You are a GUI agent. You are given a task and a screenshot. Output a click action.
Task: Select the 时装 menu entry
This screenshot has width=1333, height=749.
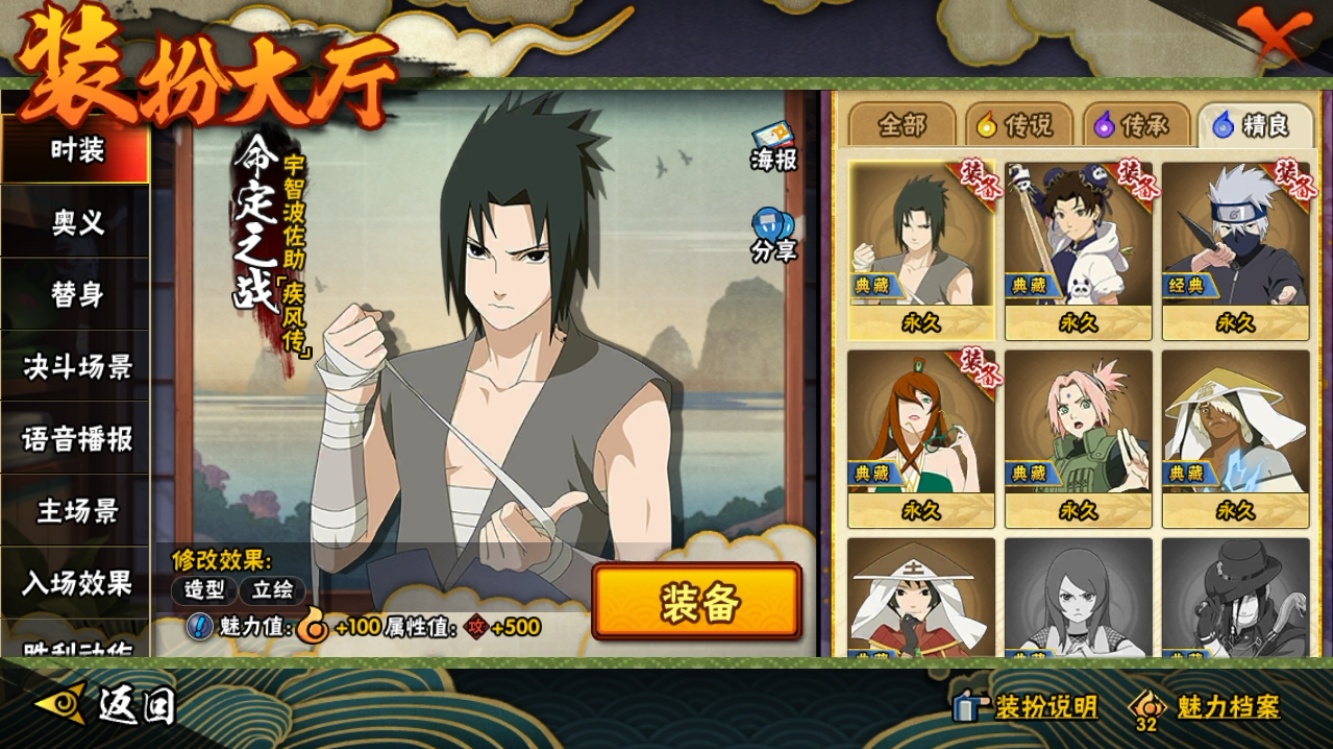coord(76,151)
